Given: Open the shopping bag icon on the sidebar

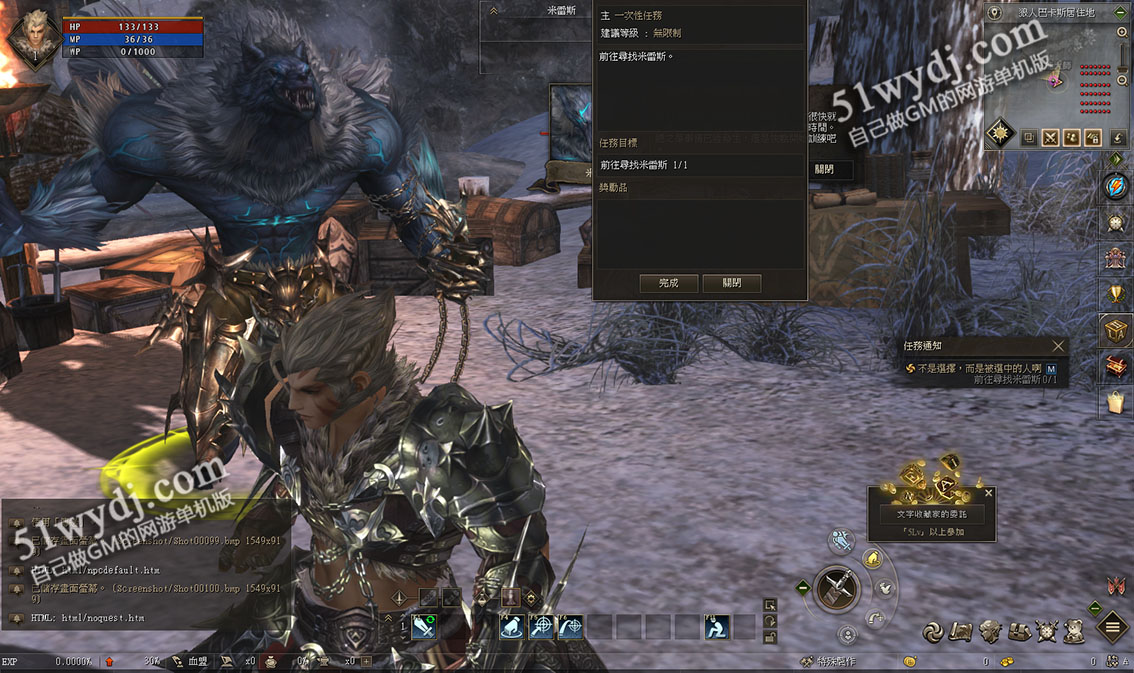Looking at the screenshot, I should point(1115,403).
